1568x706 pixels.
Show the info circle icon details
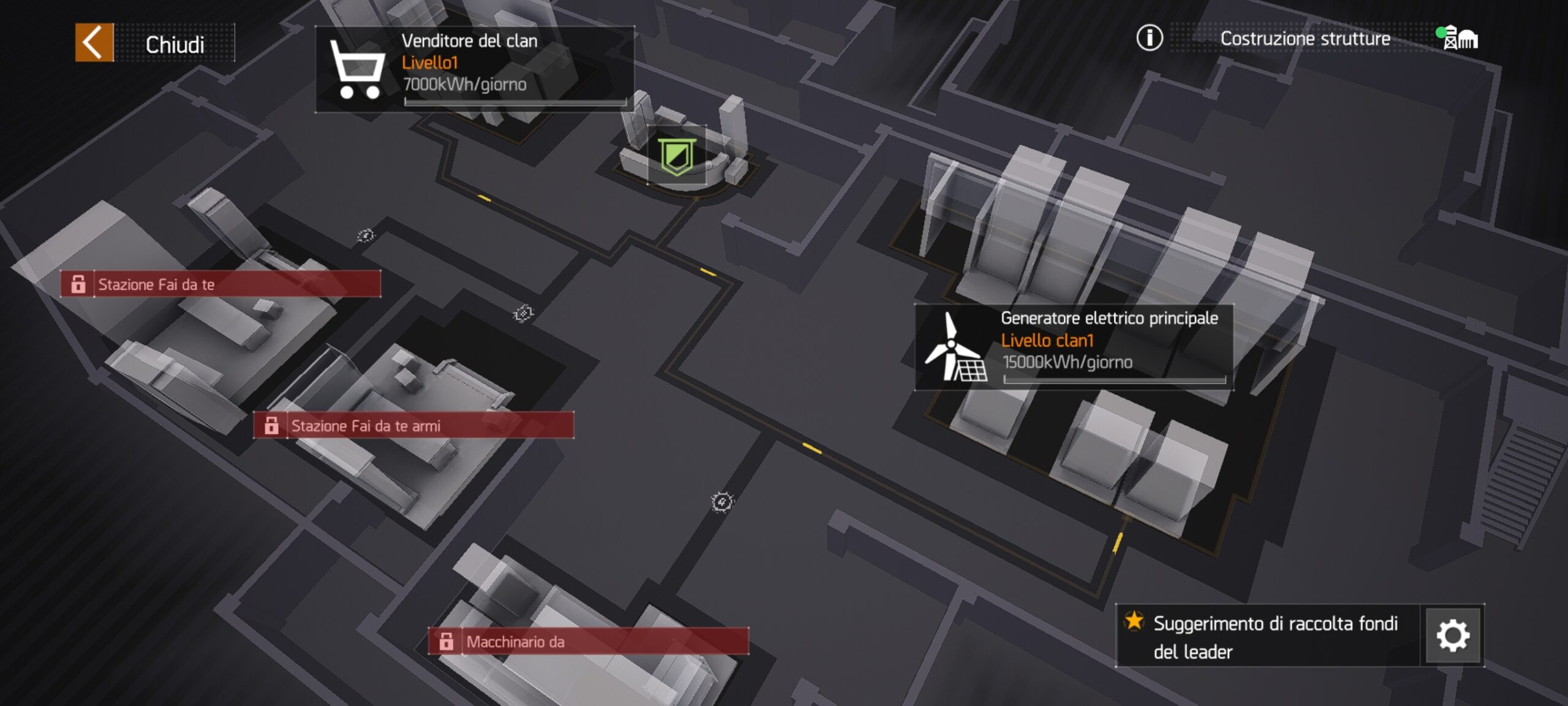pyautogui.click(x=1149, y=38)
